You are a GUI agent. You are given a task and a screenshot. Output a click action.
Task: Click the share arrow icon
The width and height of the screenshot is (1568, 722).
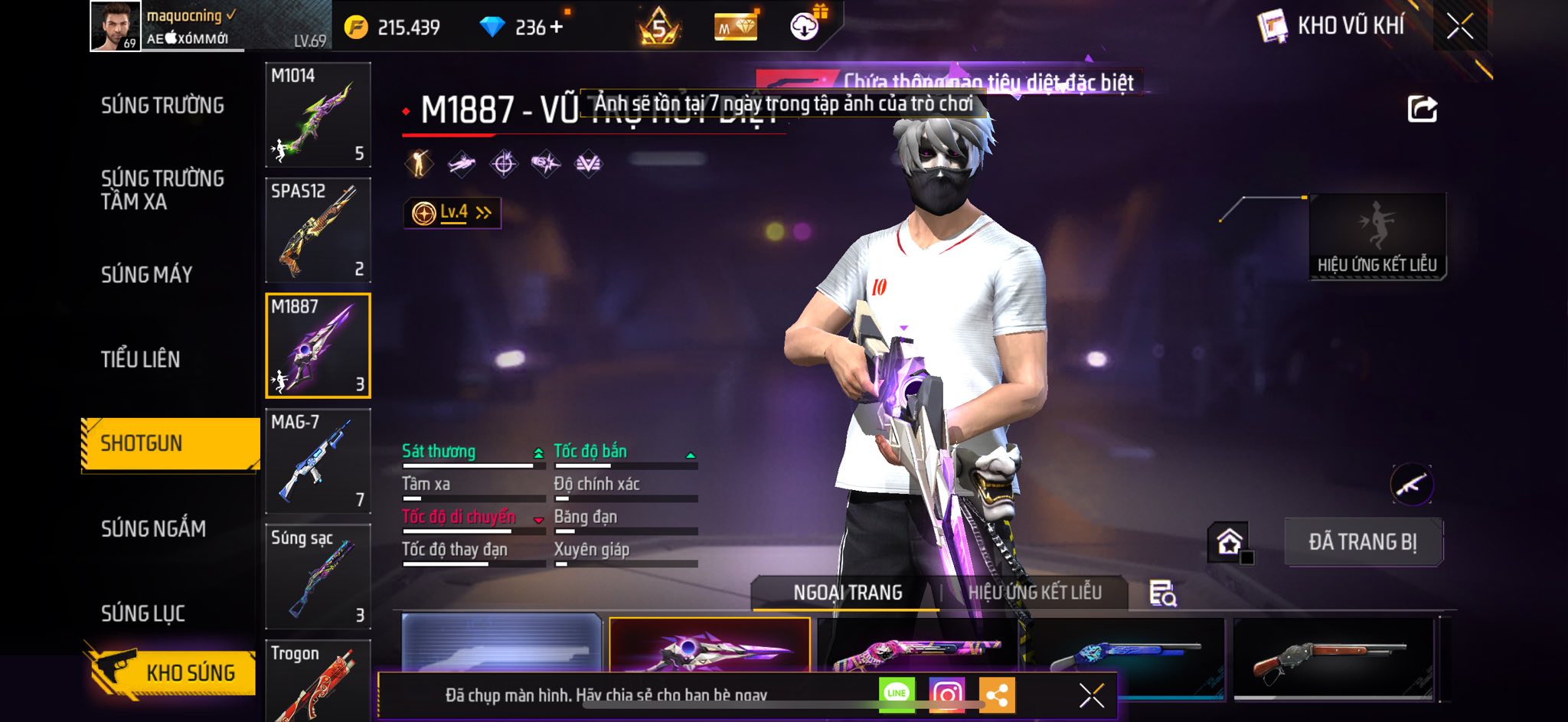(1422, 109)
